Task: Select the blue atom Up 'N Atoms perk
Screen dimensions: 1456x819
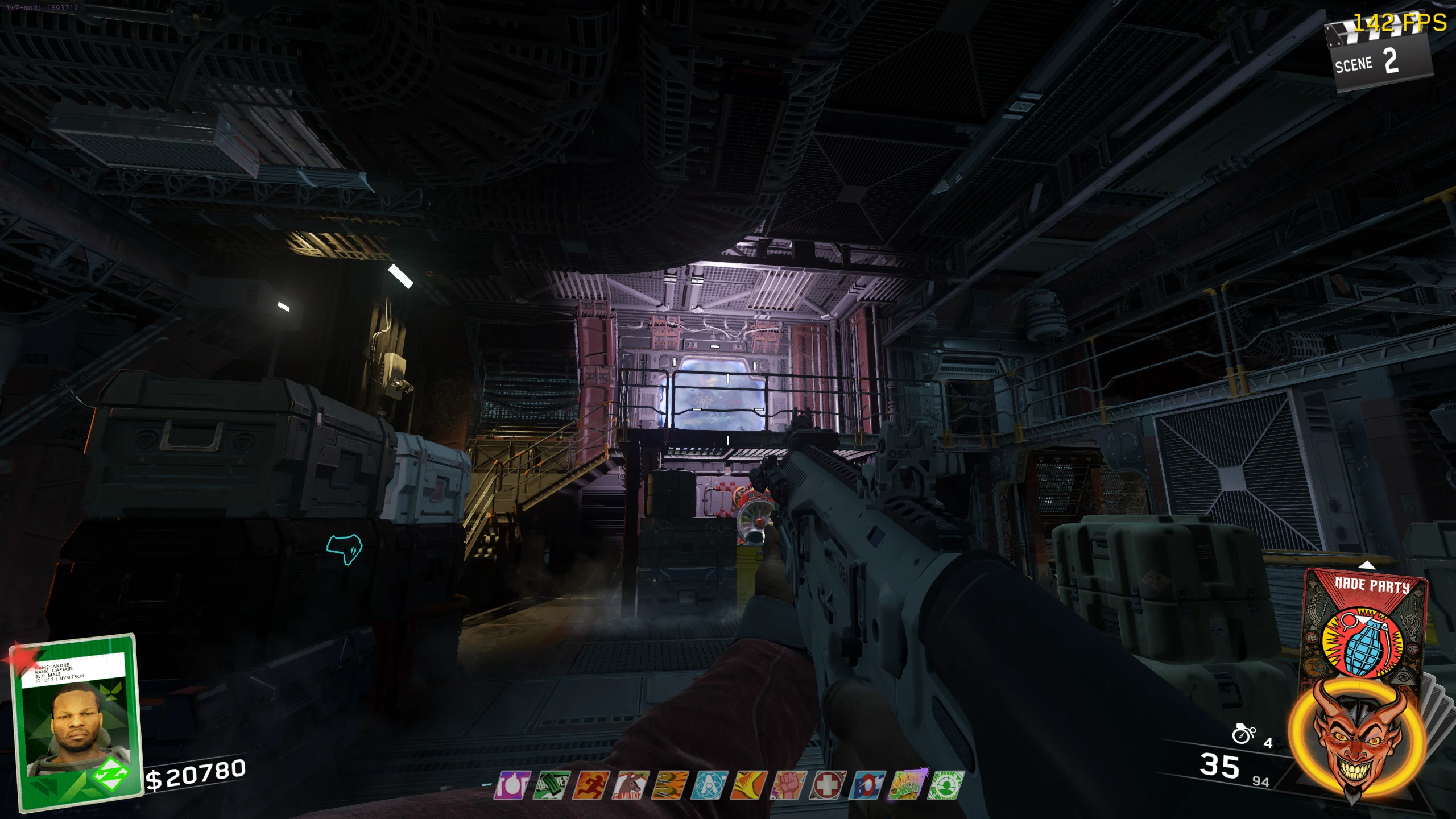Action: [709, 785]
